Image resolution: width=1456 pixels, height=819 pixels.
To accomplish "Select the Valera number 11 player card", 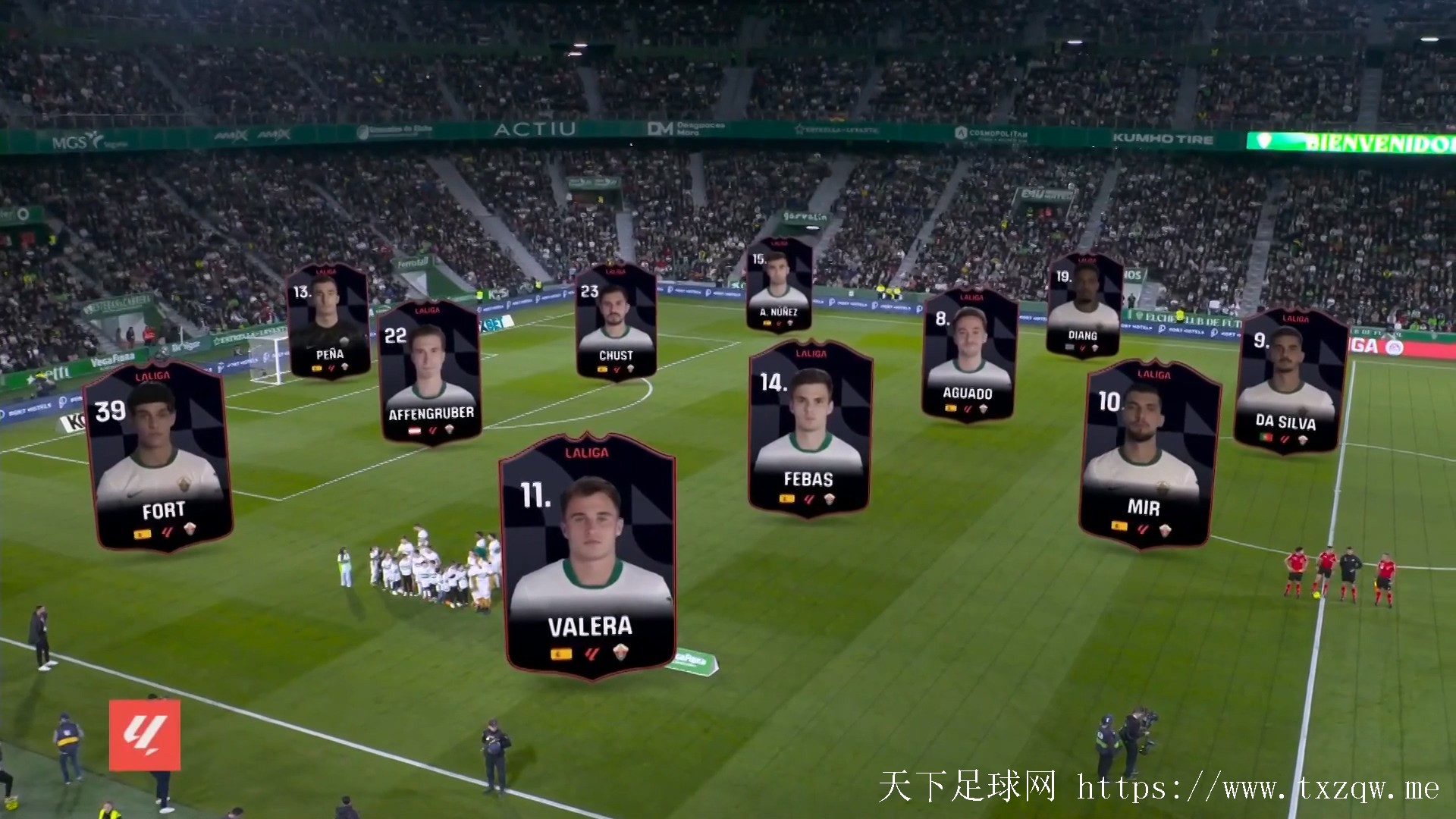I will (x=588, y=557).
